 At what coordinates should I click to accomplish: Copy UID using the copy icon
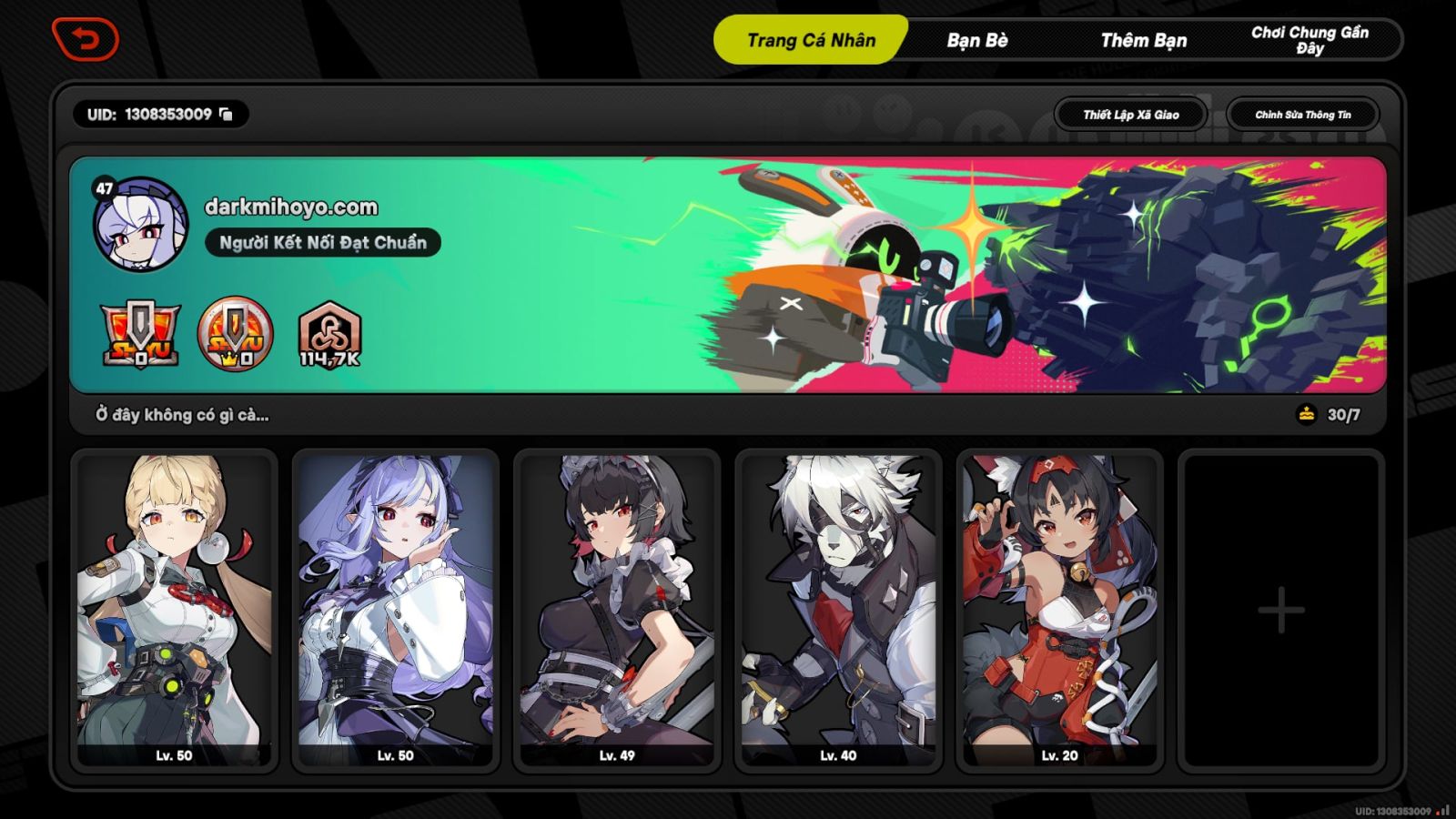click(227, 115)
